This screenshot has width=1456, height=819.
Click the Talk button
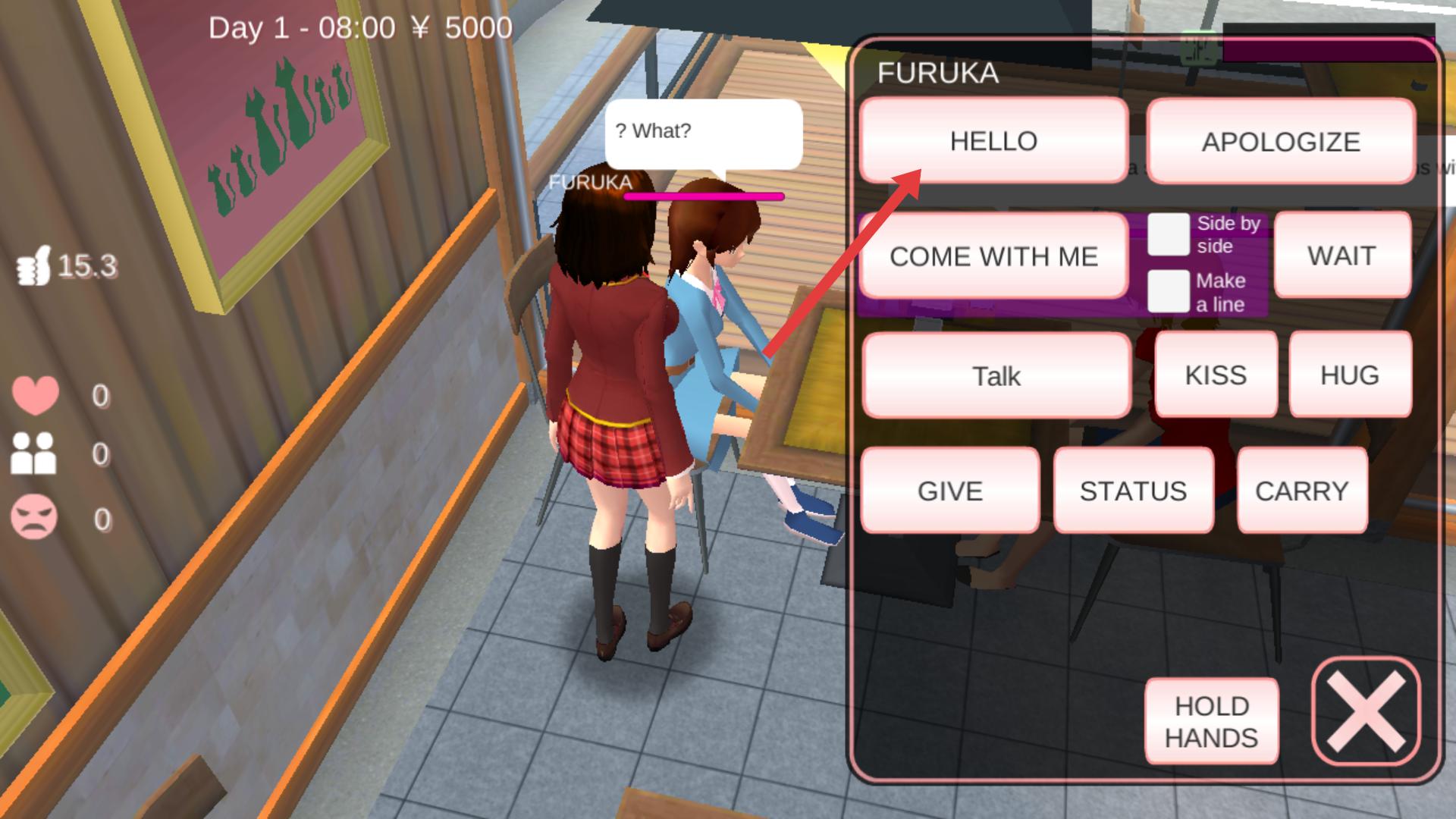pyautogui.click(x=996, y=375)
